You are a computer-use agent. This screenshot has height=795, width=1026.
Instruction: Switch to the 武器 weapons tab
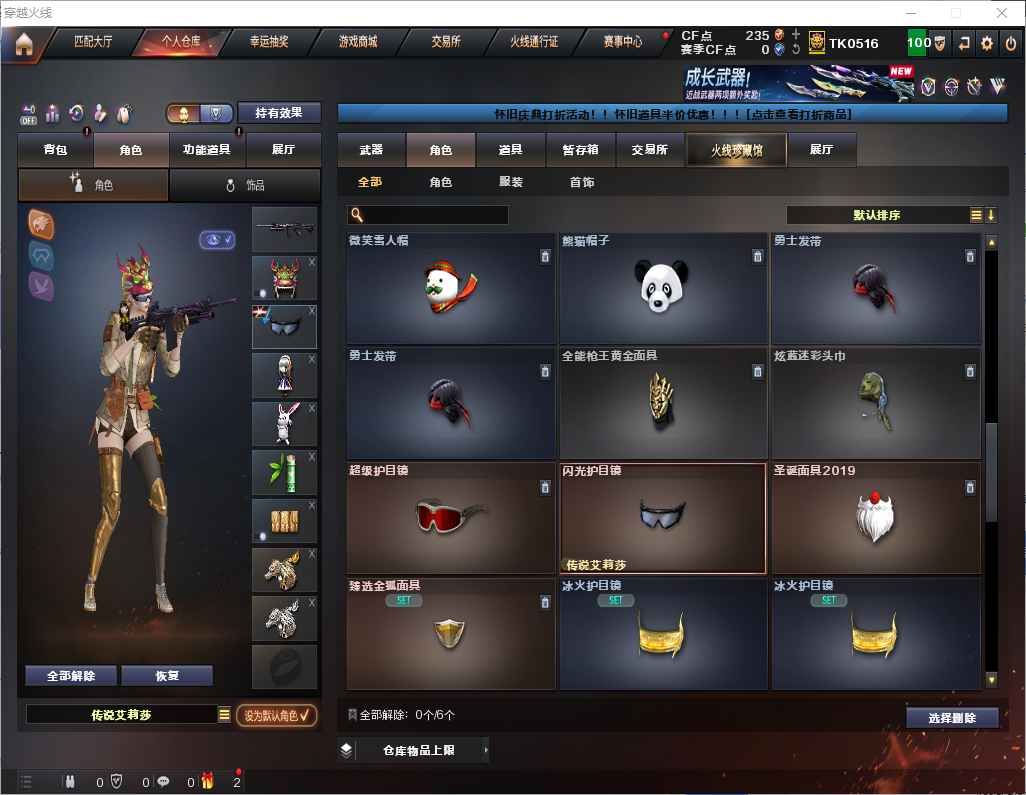point(371,150)
